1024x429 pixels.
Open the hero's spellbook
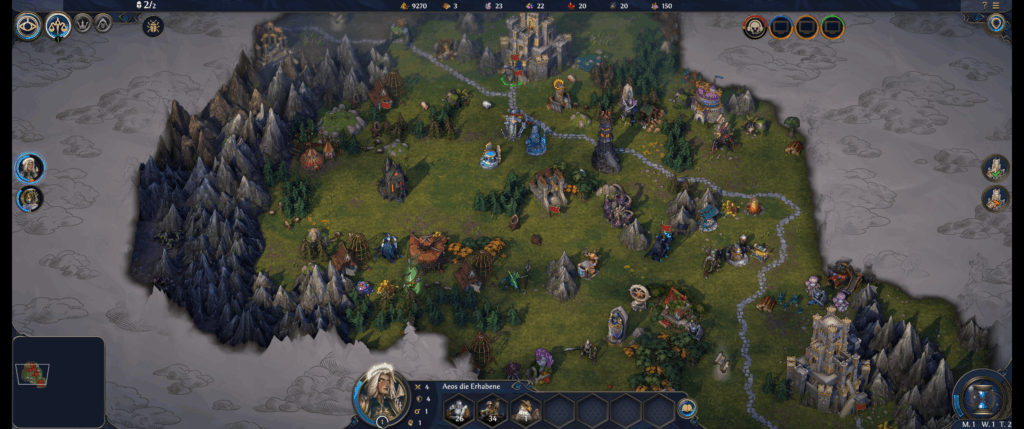(687, 408)
